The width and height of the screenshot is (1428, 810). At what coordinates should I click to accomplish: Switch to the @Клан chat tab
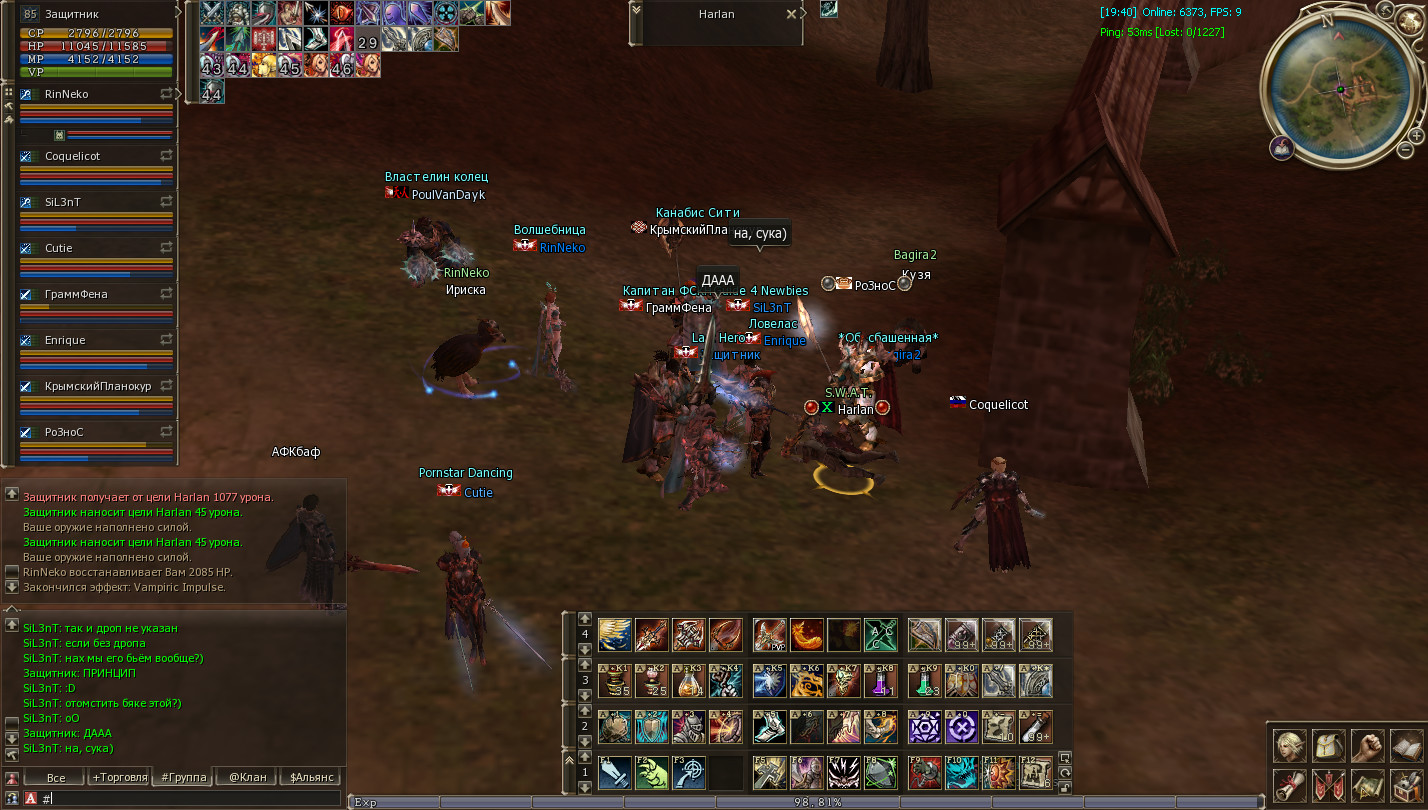pyautogui.click(x=248, y=777)
